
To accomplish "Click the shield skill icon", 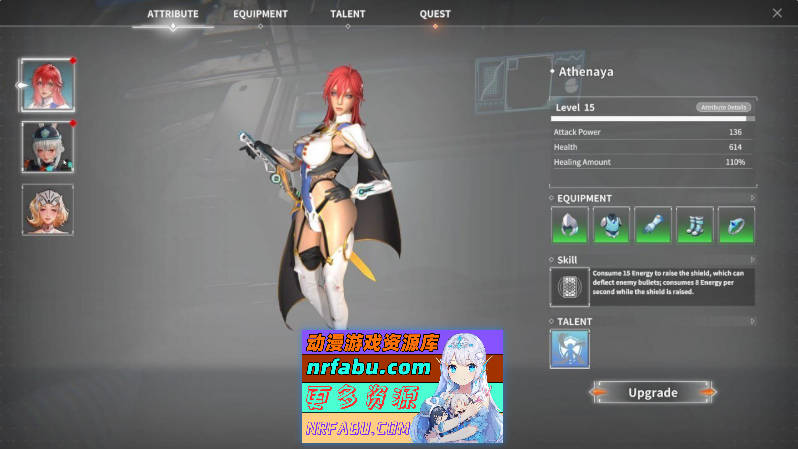I will (x=569, y=287).
